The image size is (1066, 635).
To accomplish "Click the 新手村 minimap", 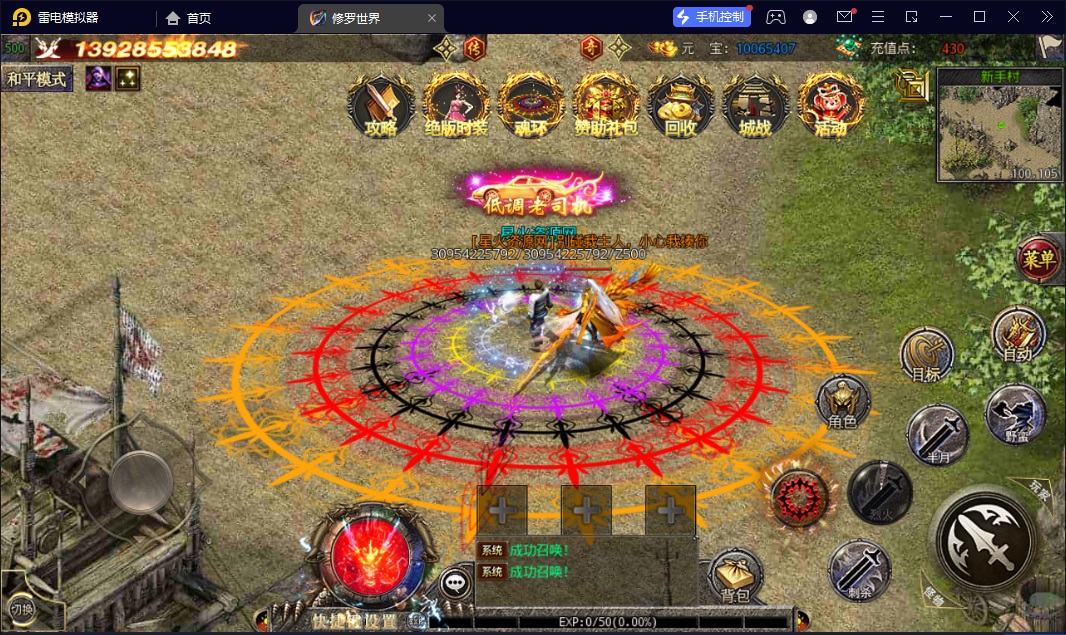I will pos(999,126).
